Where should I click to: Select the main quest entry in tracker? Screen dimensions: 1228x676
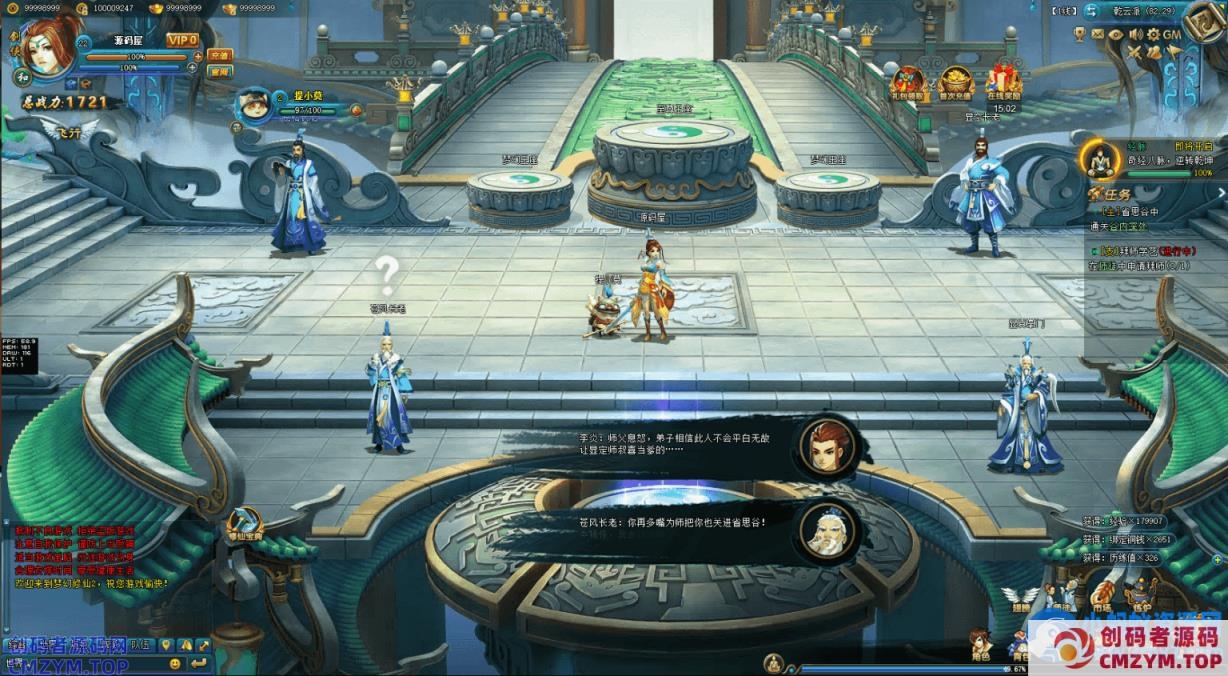pos(1127,212)
